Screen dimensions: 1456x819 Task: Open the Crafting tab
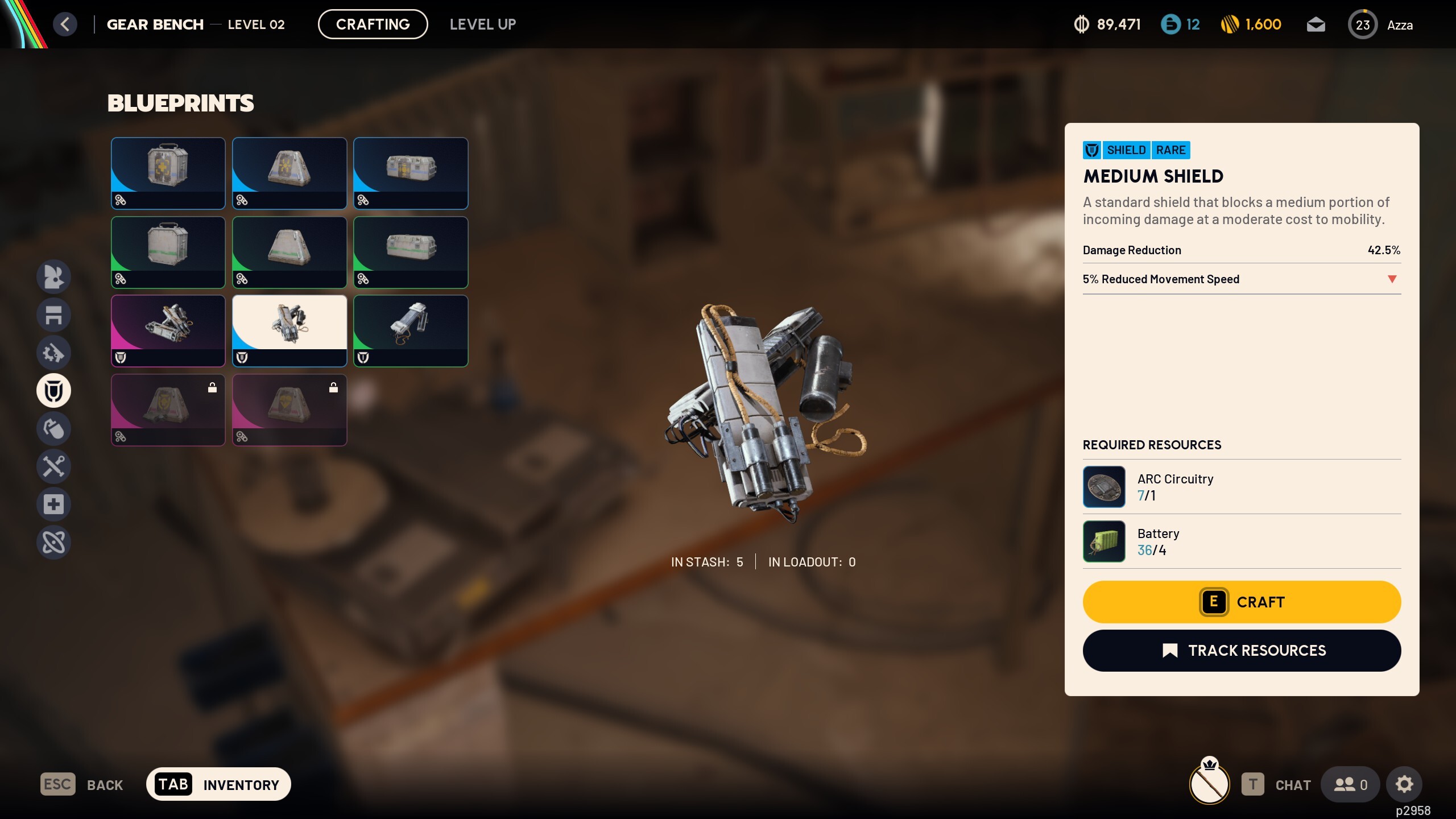pyautogui.click(x=373, y=24)
